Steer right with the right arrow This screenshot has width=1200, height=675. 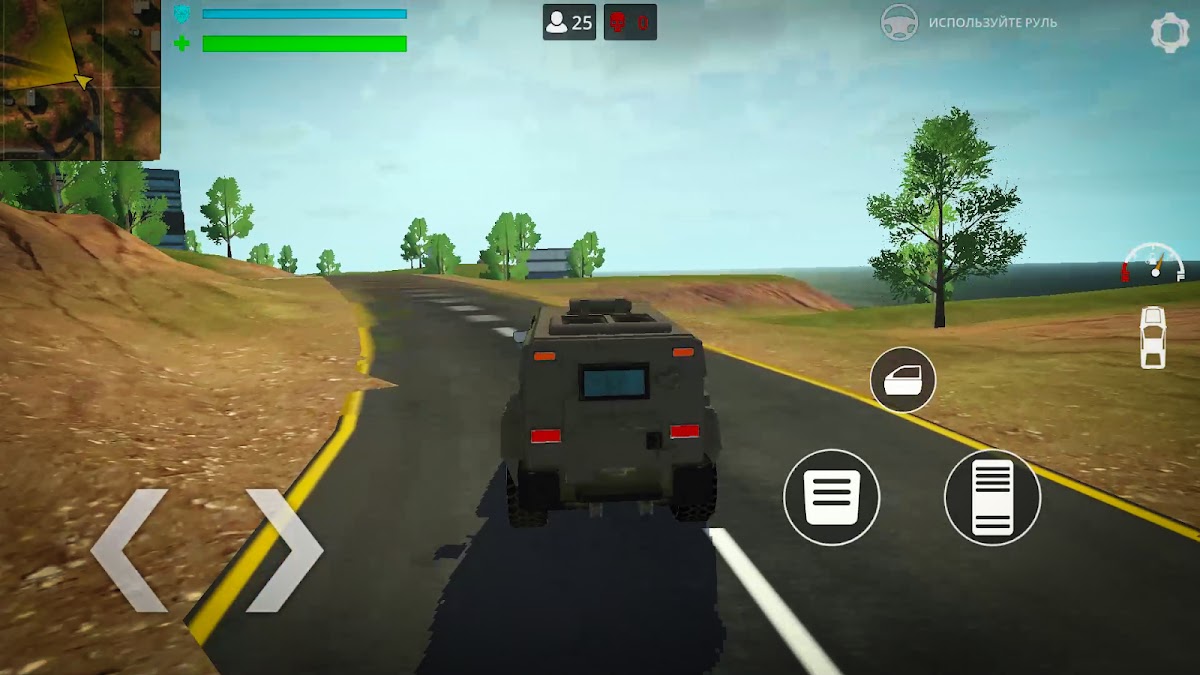pyautogui.click(x=285, y=549)
